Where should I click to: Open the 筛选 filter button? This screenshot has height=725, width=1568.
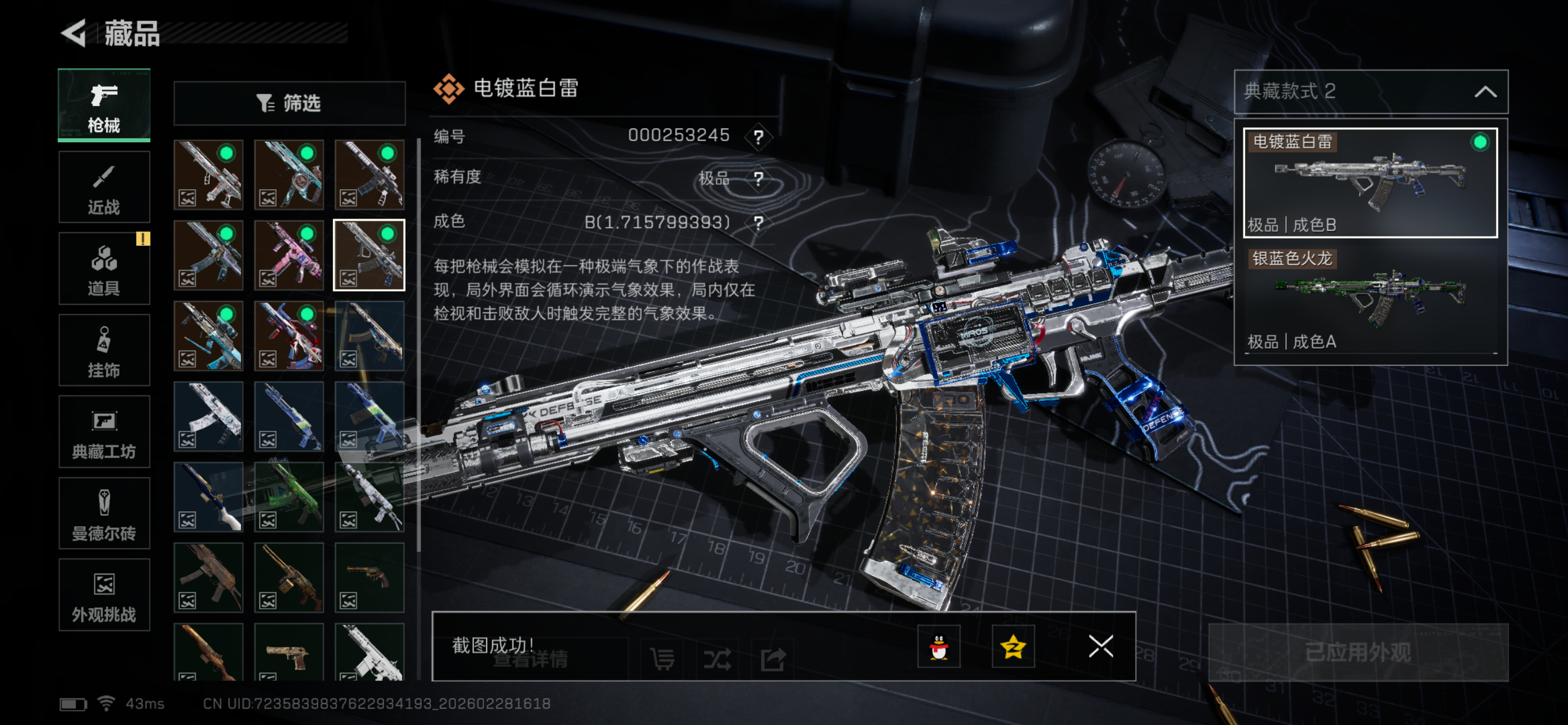pyautogui.click(x=289, y=103)
